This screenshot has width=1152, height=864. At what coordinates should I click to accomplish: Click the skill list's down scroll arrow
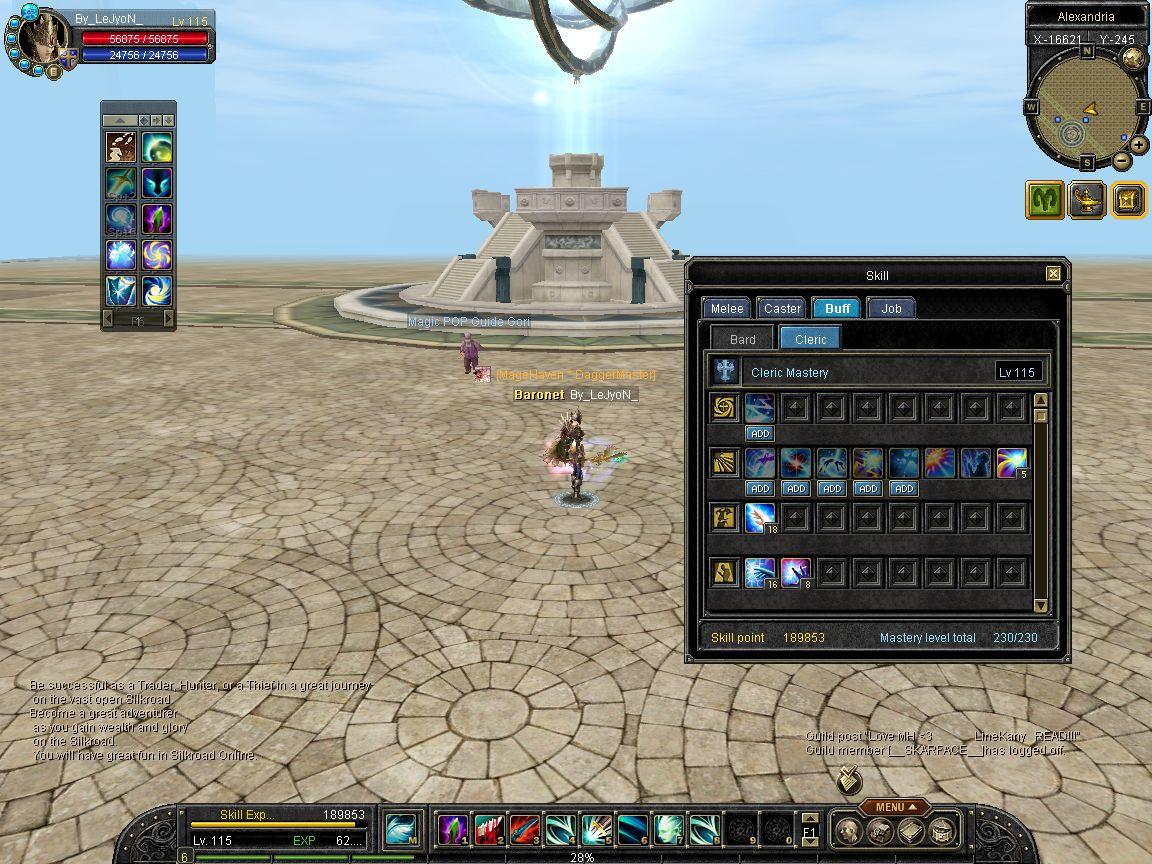point(1040,605)
